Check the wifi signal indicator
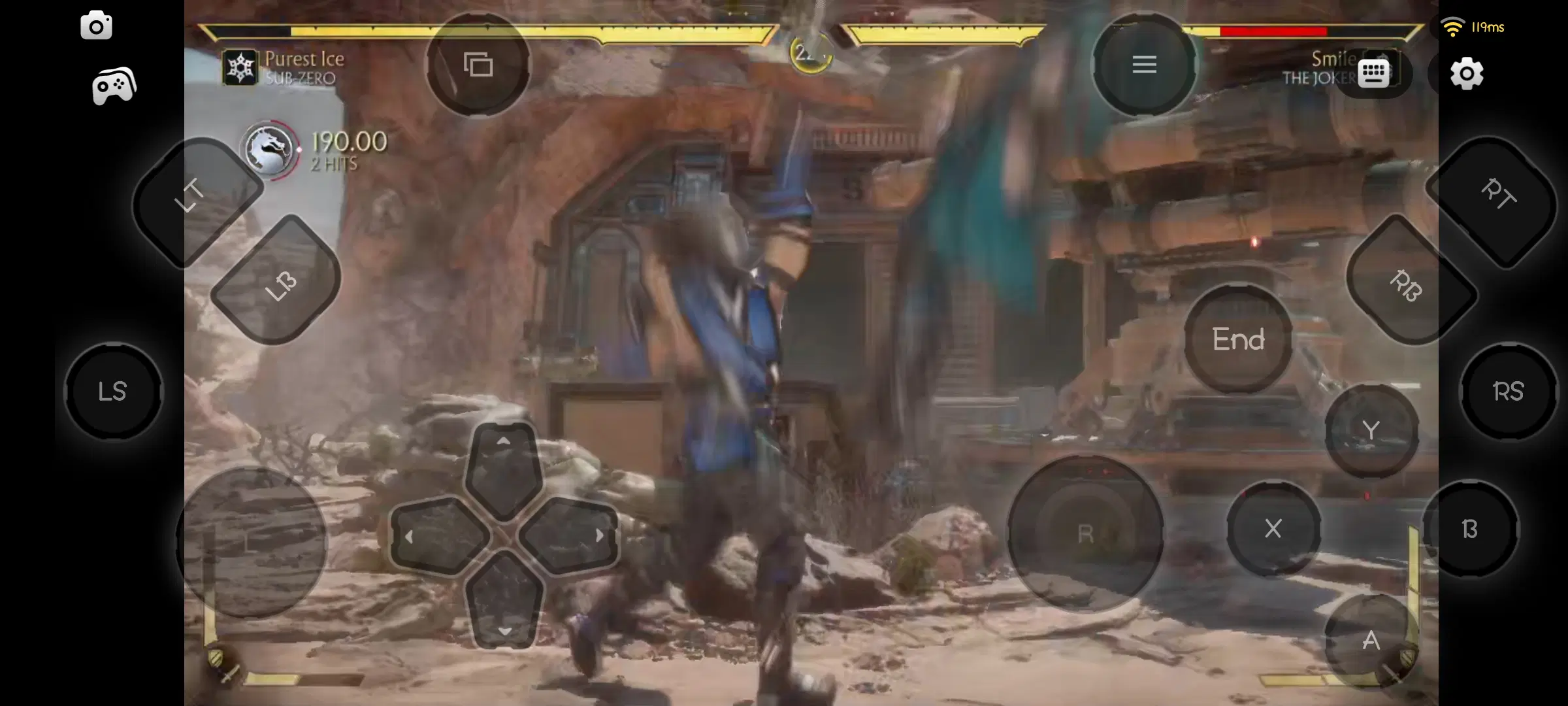Viewport: 1568px width, 706px height. (x=1453, y=26)
